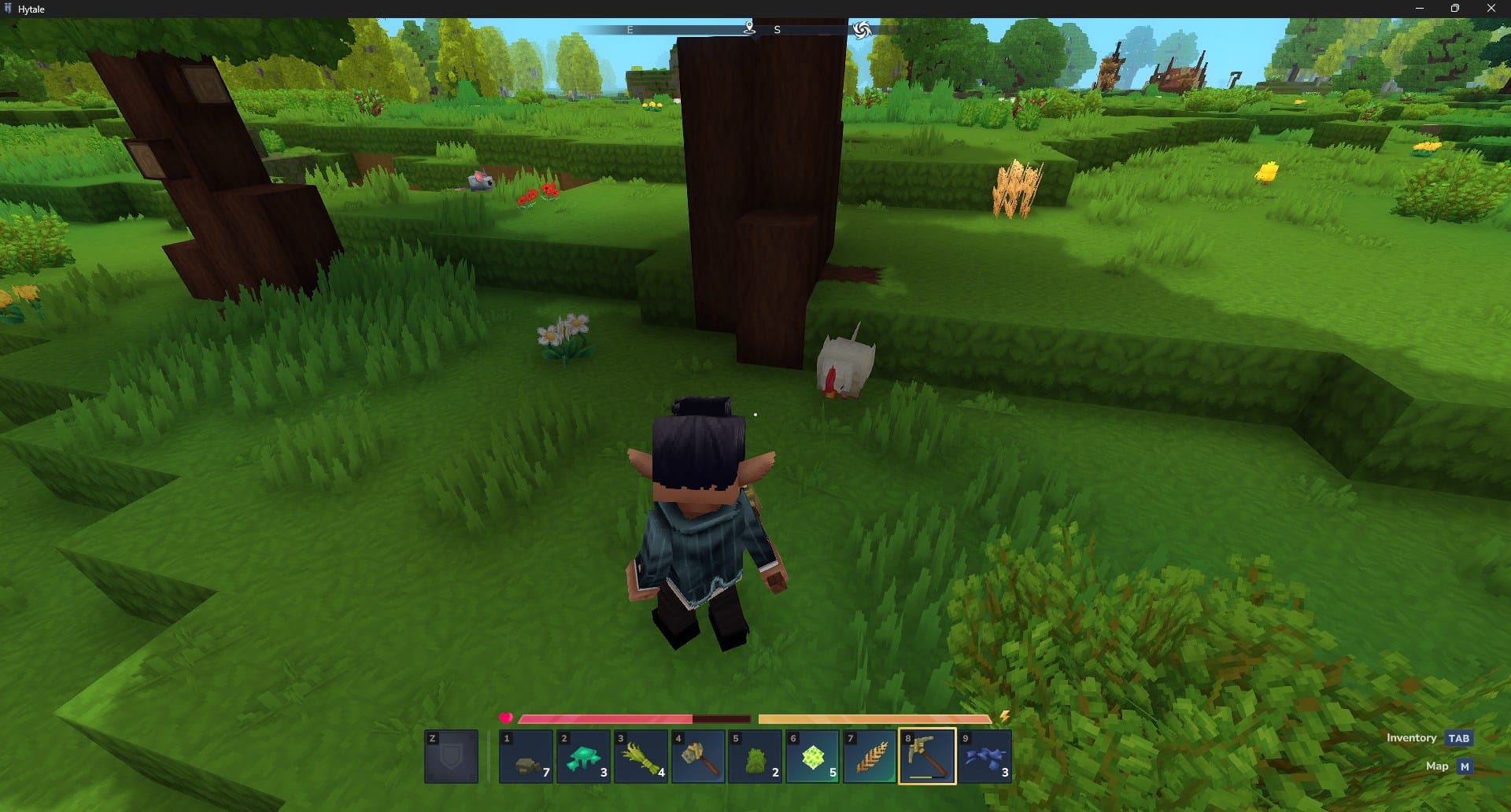Select the pickaxe in hotbar slot 8

[x=927, y=757]
